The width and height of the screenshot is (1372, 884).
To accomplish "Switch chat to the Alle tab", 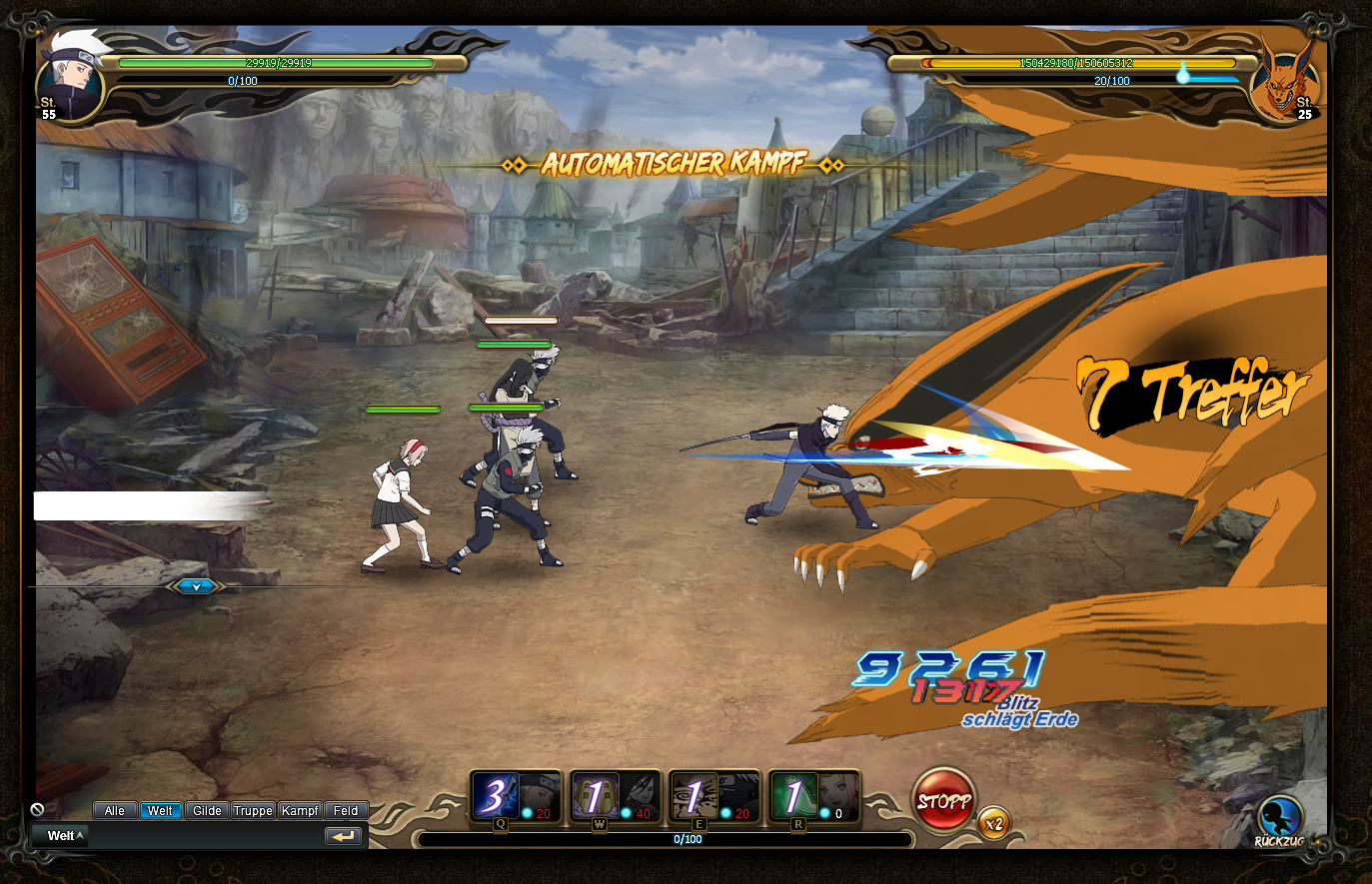I will pos(115,811).
